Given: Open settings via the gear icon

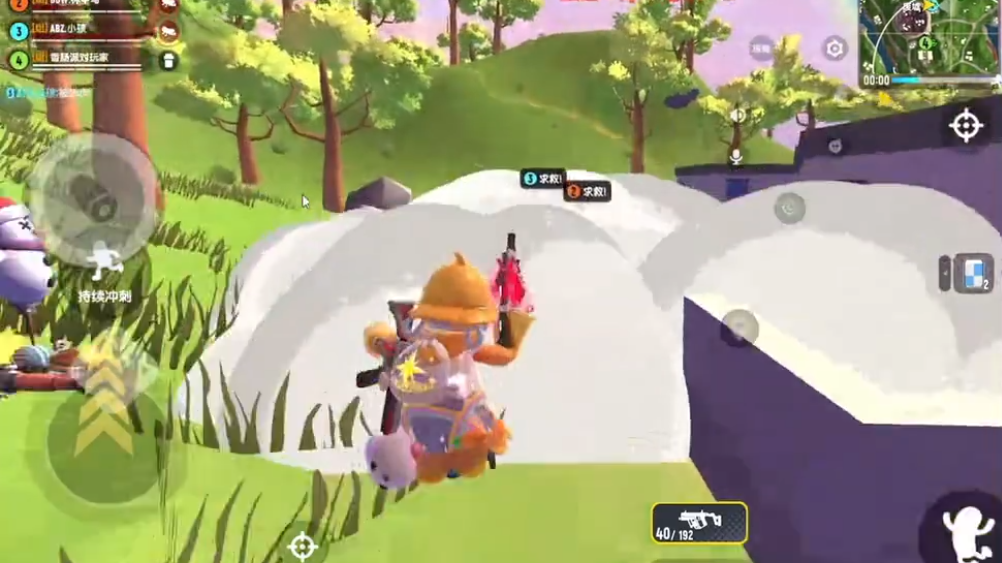Looking at the screenshot, I should [x=834, y=48].
